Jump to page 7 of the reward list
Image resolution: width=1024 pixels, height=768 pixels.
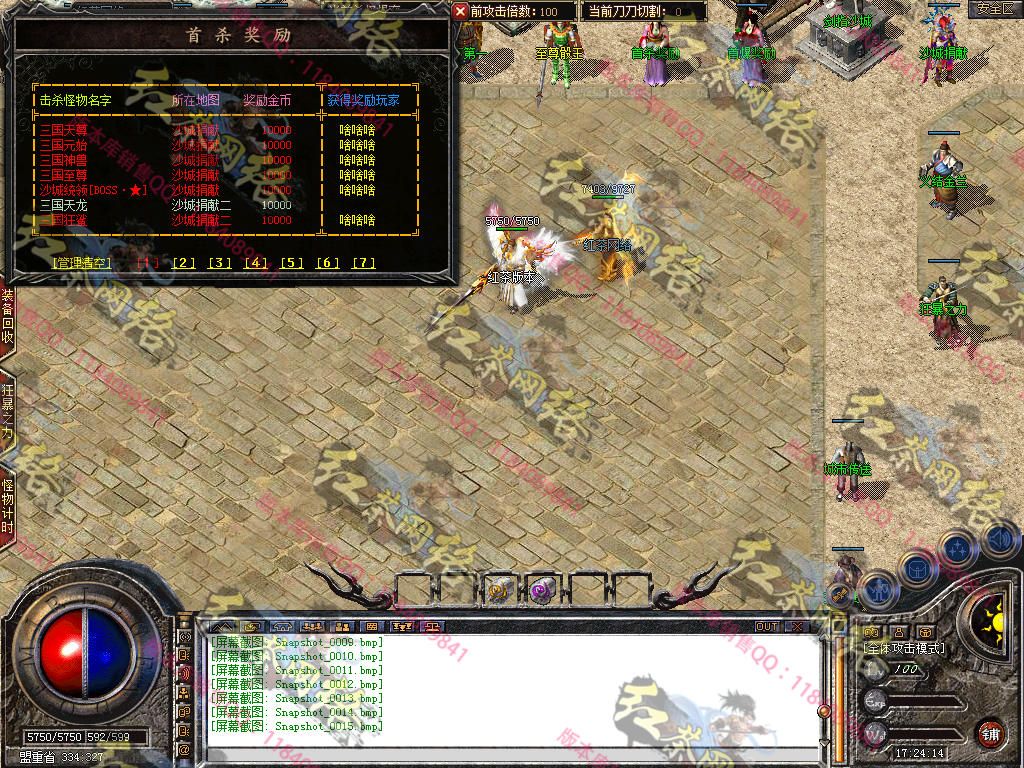364,263
